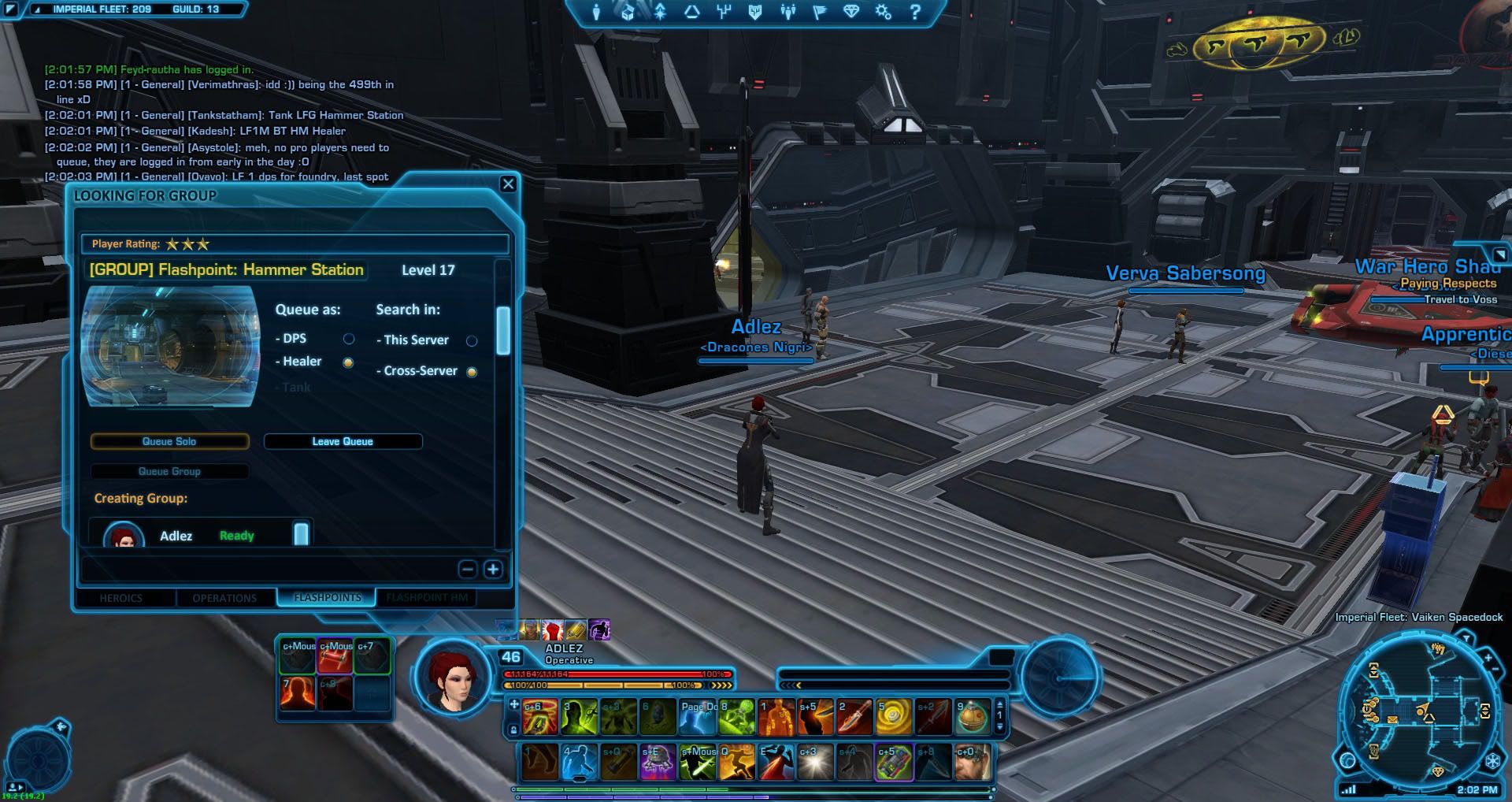Open the social group icon in top menu

(x=787, y=12)
